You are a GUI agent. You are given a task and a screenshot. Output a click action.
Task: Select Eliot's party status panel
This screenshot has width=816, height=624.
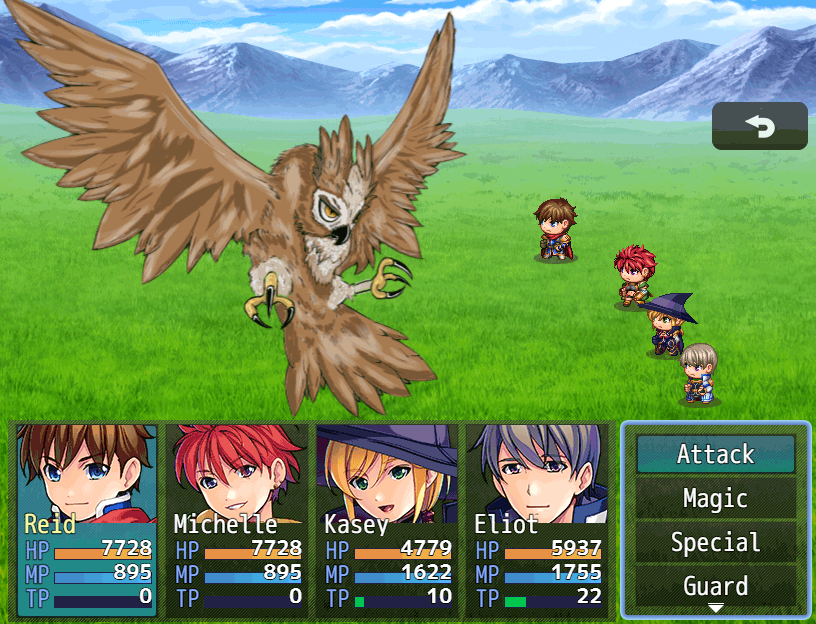point(537,519)
